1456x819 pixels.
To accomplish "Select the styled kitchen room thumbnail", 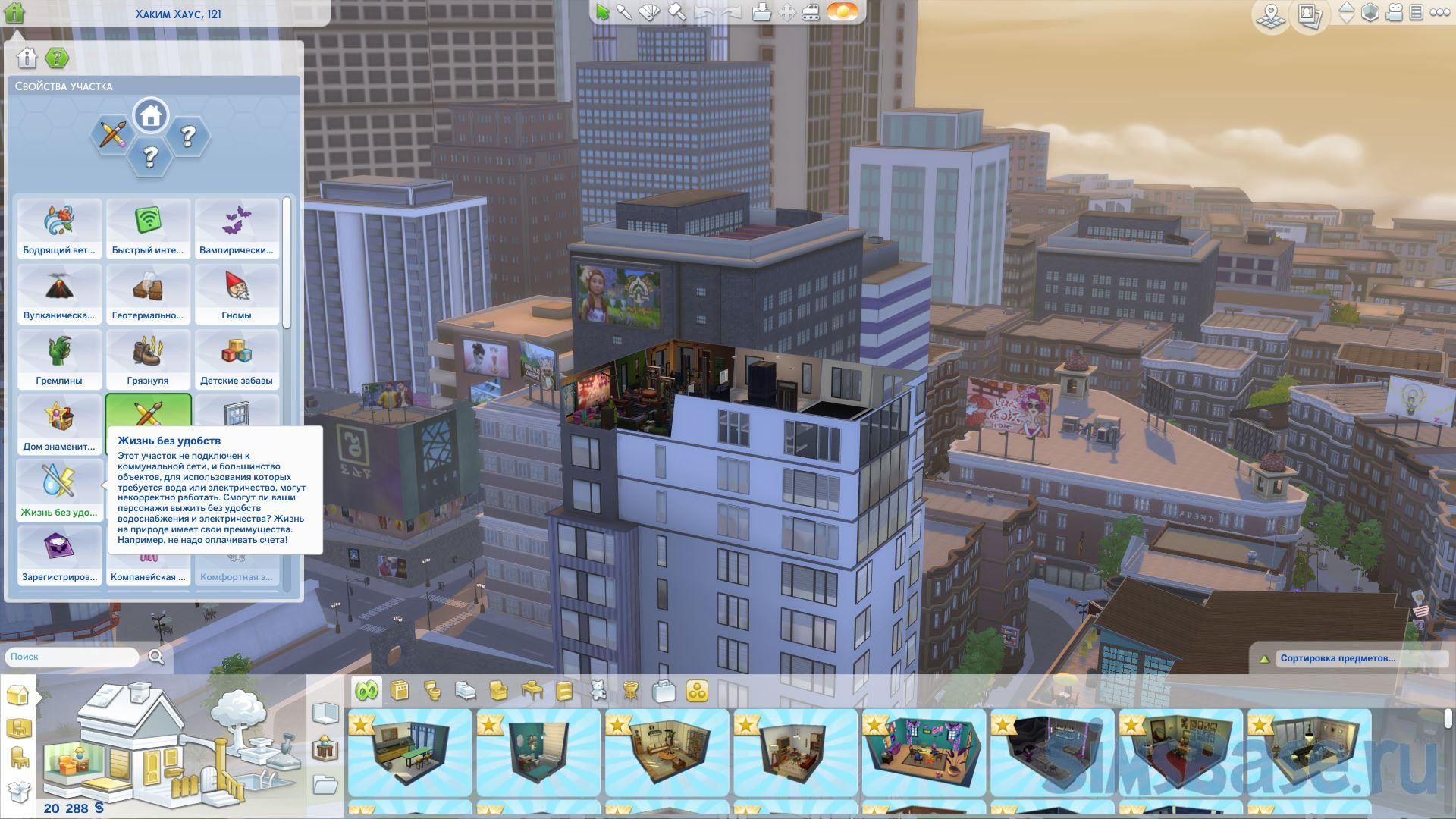I will point(409,752).
